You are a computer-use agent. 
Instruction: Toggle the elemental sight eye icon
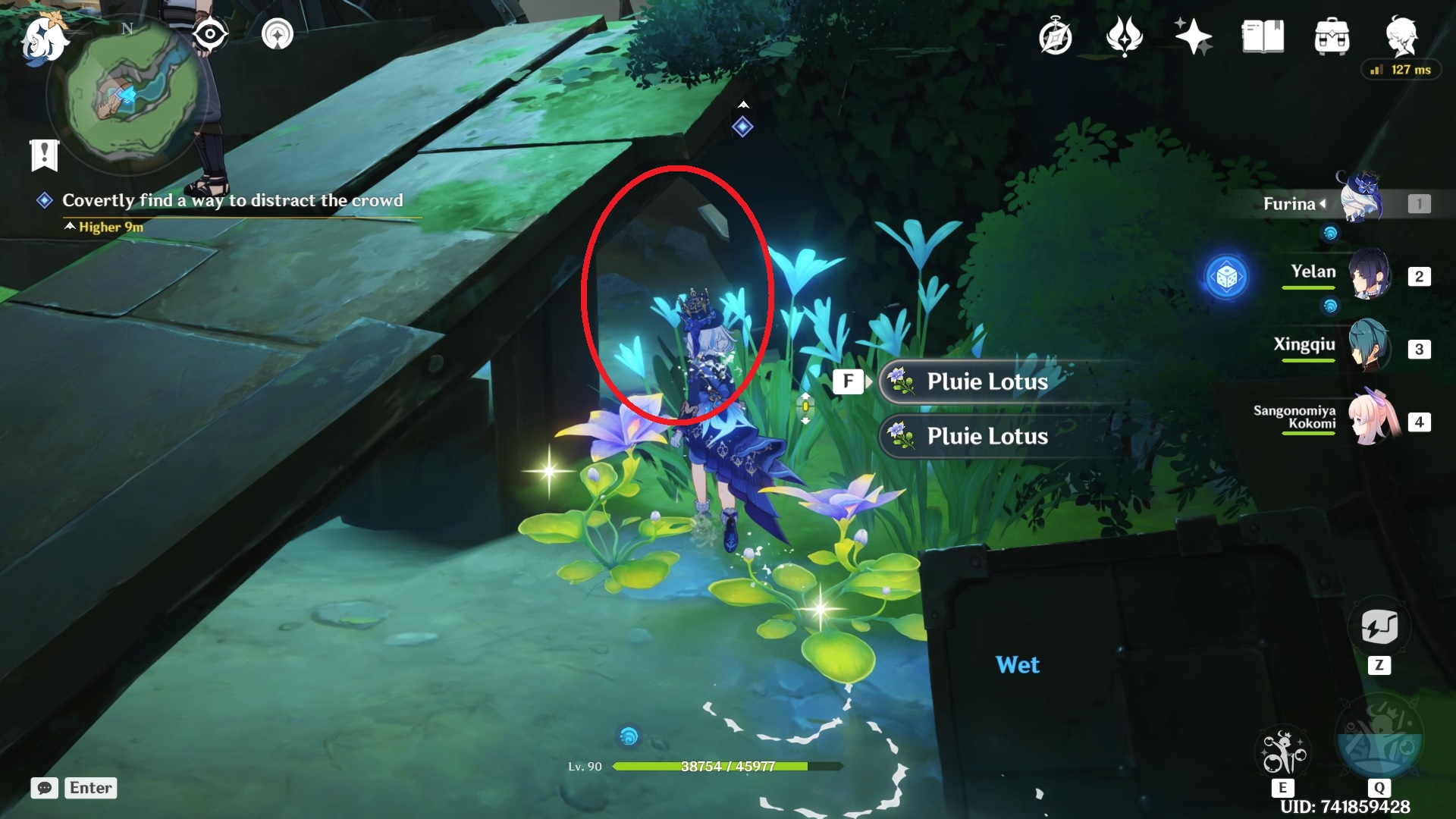point(209,34)
